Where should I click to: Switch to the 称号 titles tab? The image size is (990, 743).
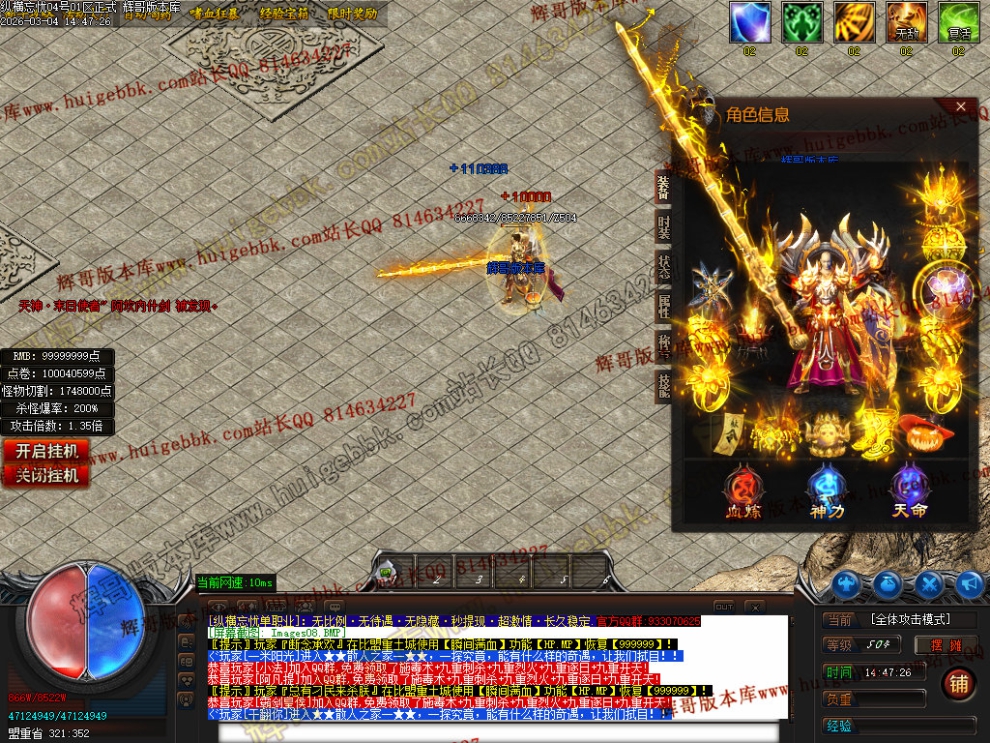pos(663,346)
